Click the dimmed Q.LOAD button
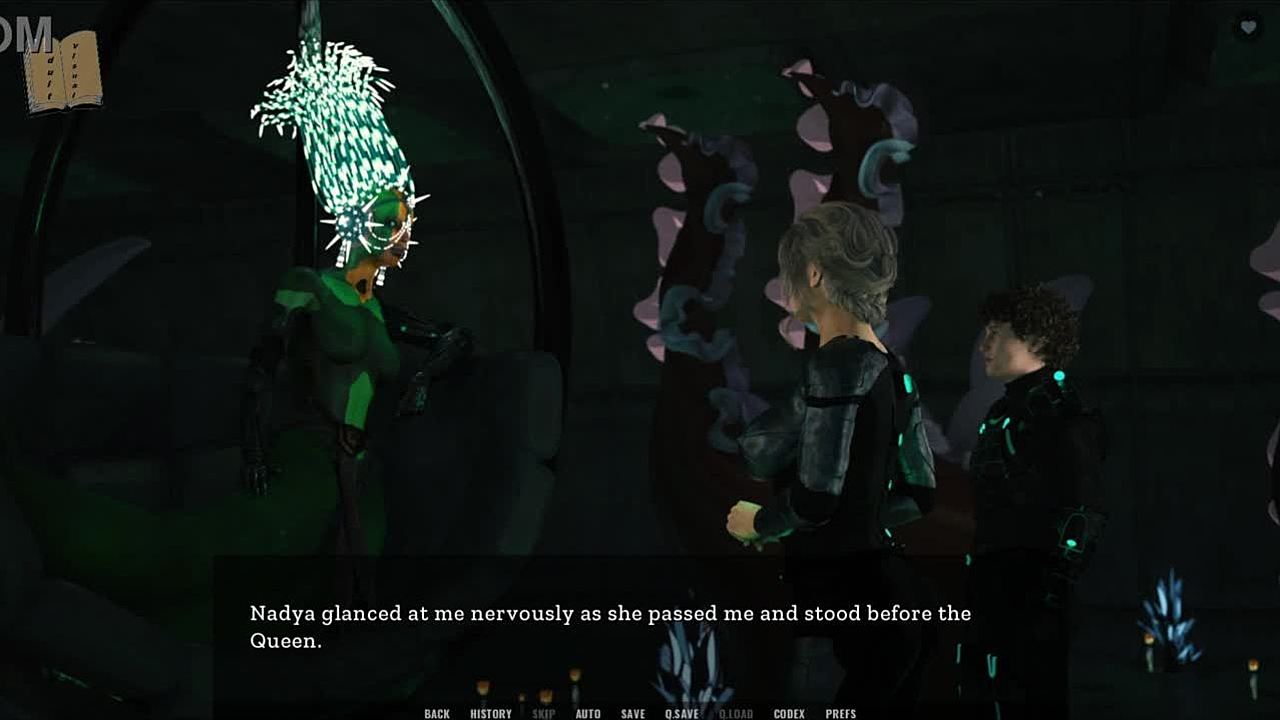 pos(736,713)
